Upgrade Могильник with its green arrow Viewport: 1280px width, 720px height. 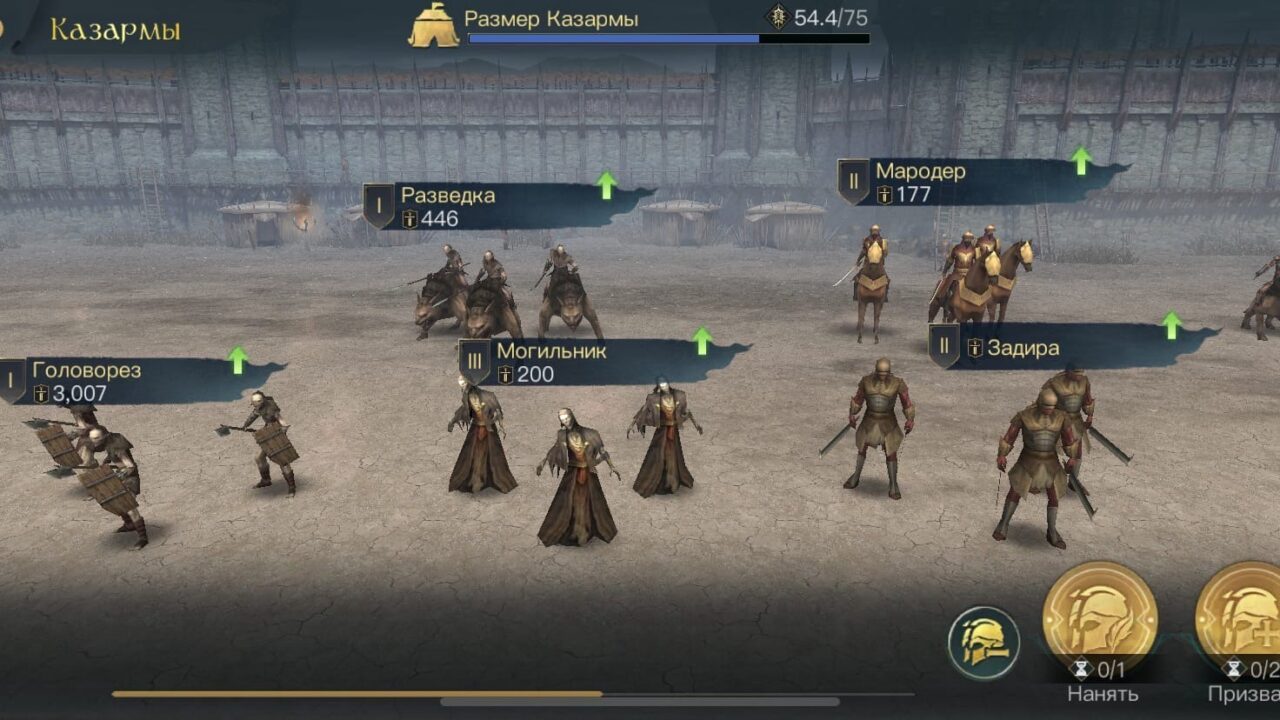point(702,340)
